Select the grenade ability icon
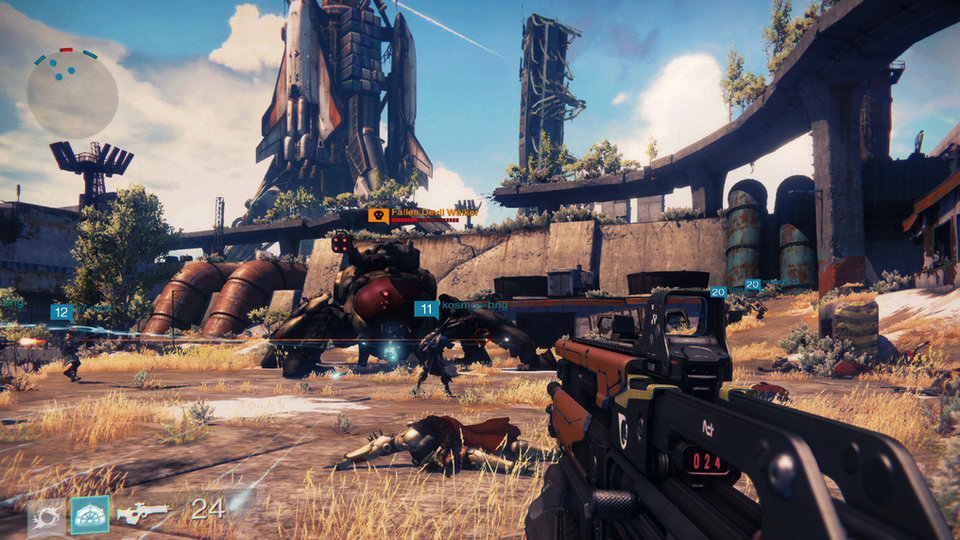The width and height of the screenshot is (960, 540). [45, 516]
